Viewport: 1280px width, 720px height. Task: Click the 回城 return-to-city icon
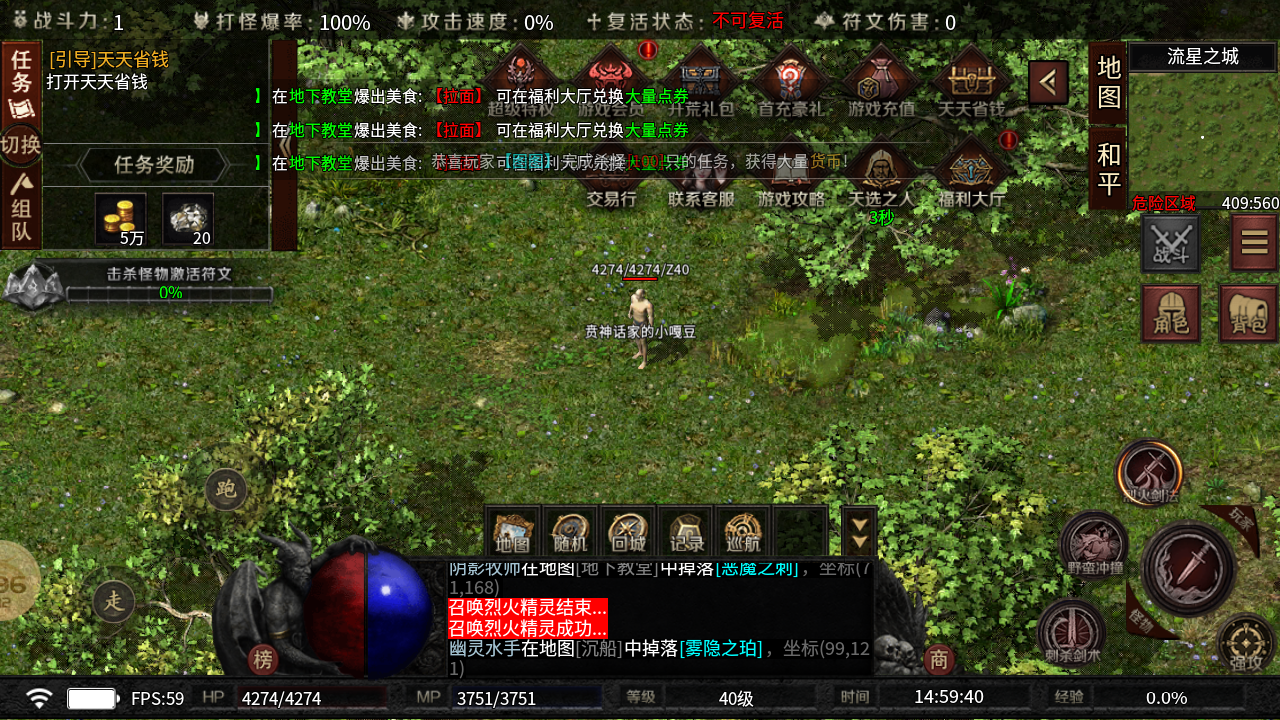(627, 531)
